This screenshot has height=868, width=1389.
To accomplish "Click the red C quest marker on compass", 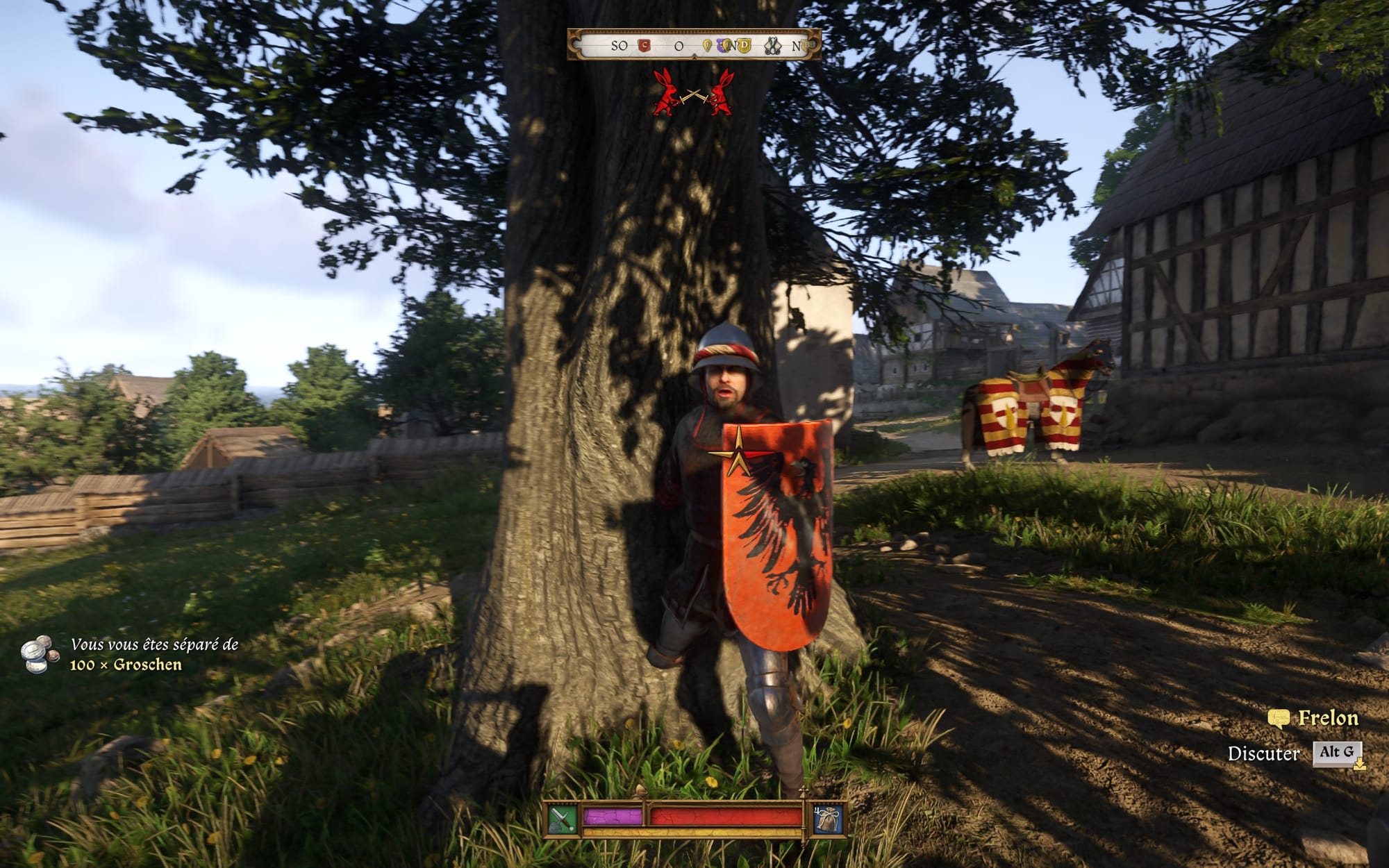I will (x=644, y=46).
